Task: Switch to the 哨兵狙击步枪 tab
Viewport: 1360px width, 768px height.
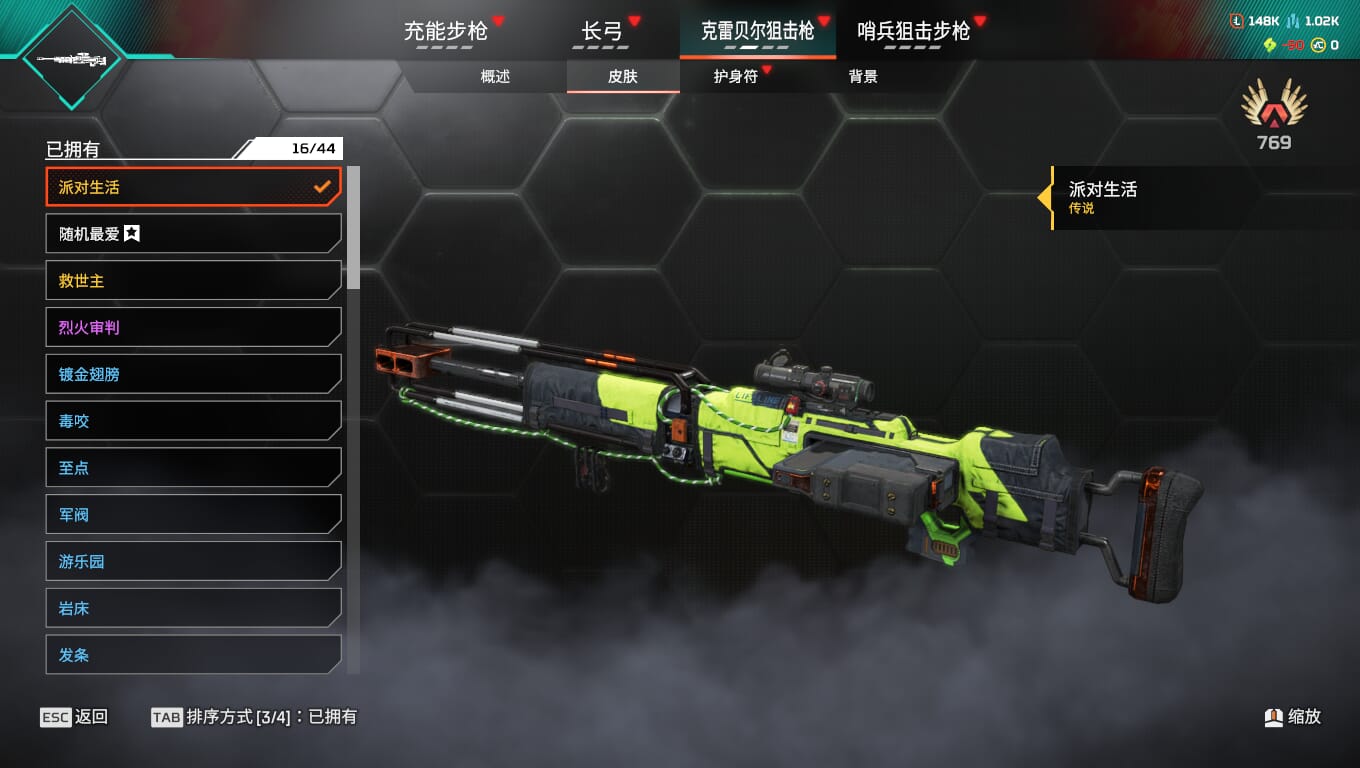Action: pos(913,31)
